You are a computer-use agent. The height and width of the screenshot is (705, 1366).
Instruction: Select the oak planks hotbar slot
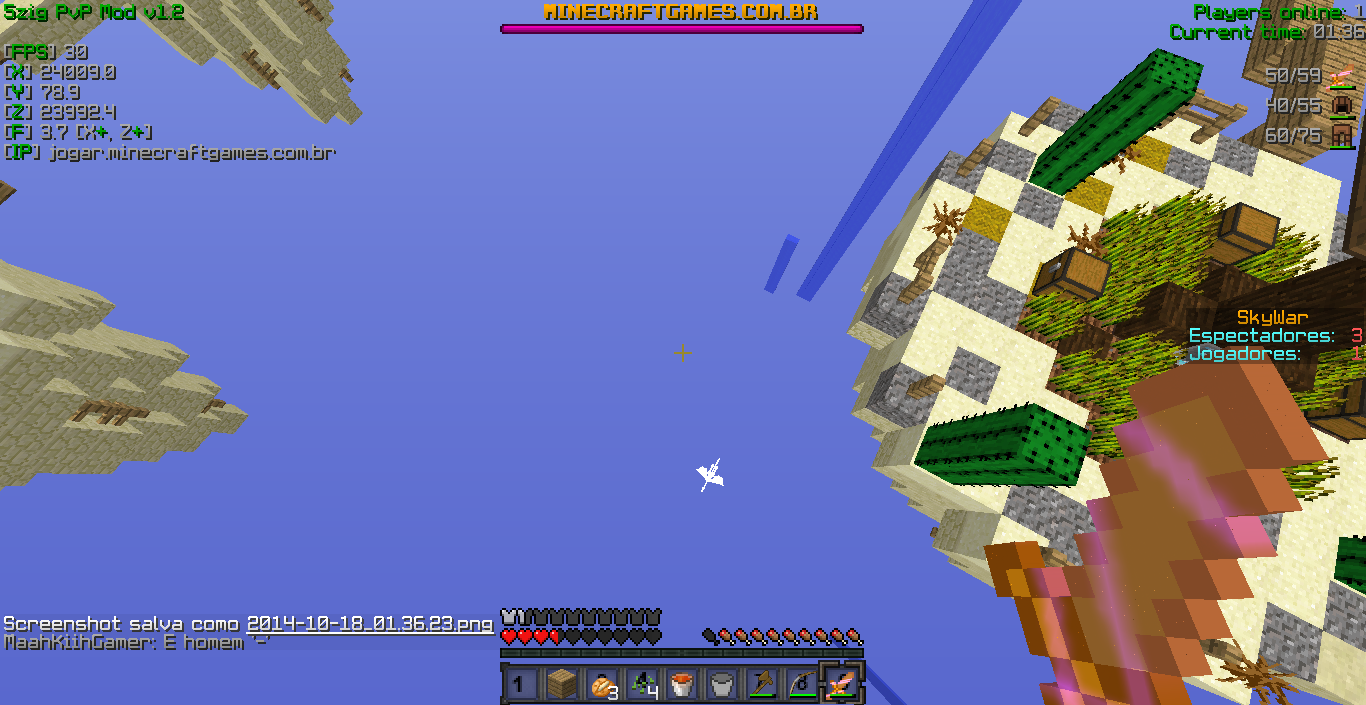coord(561,684)
